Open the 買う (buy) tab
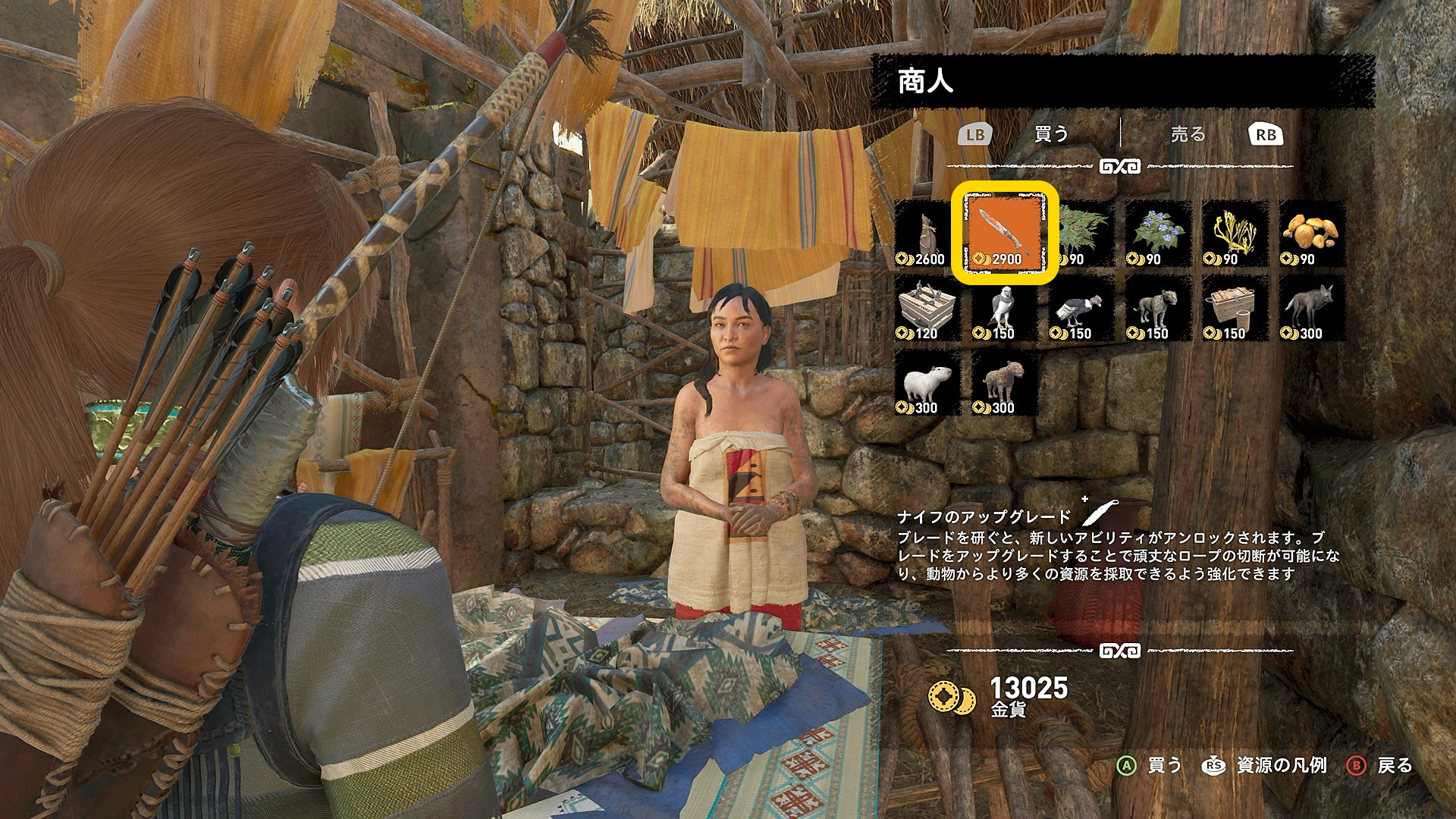This screenshot has width=1456, height=819. (x=1052, y=135)
